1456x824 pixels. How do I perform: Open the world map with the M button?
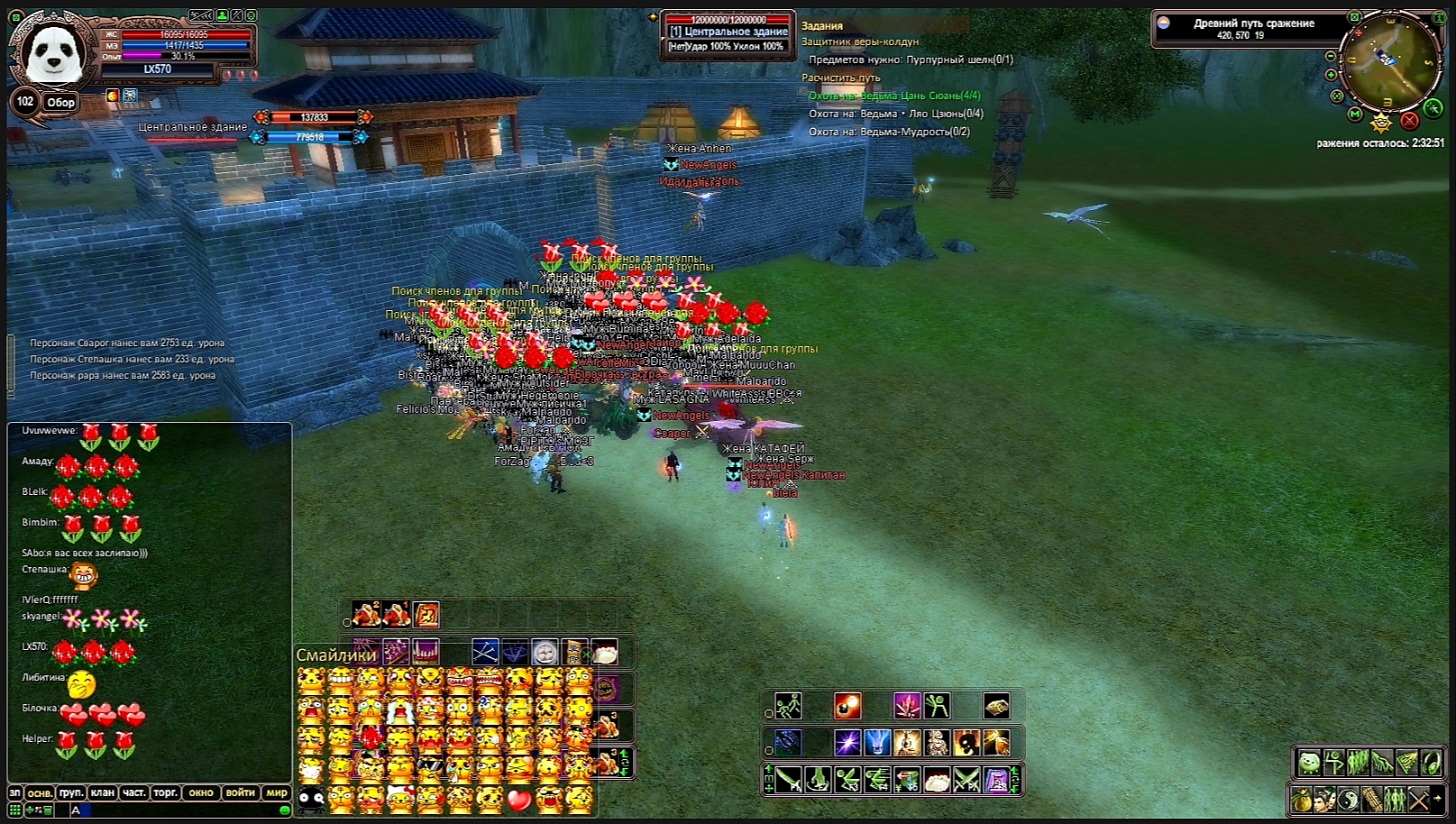[x=1355, y=114]
